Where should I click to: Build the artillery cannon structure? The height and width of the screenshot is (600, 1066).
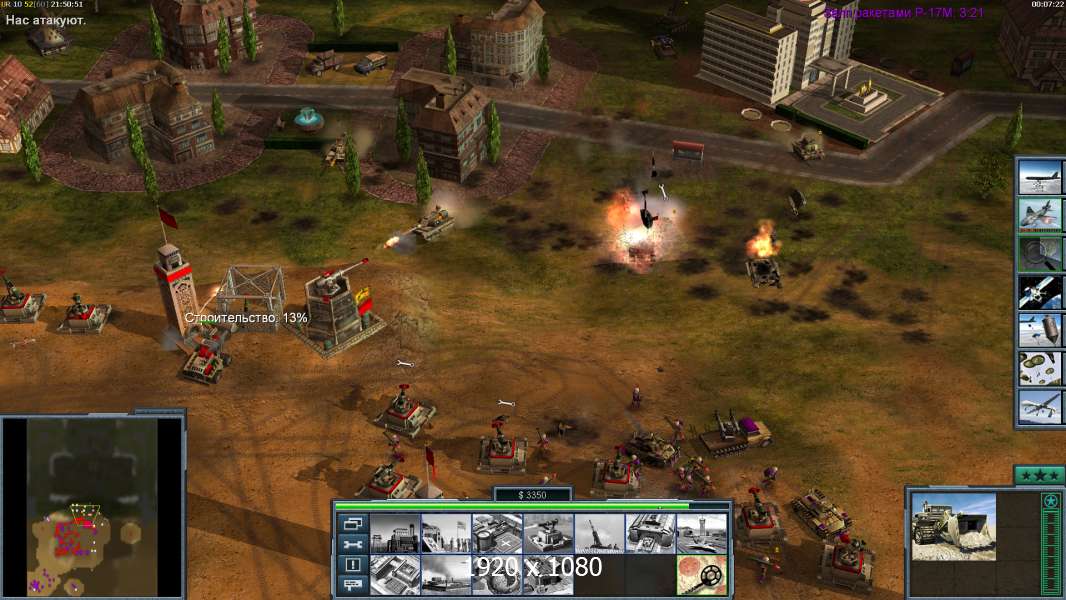point(598,533)
